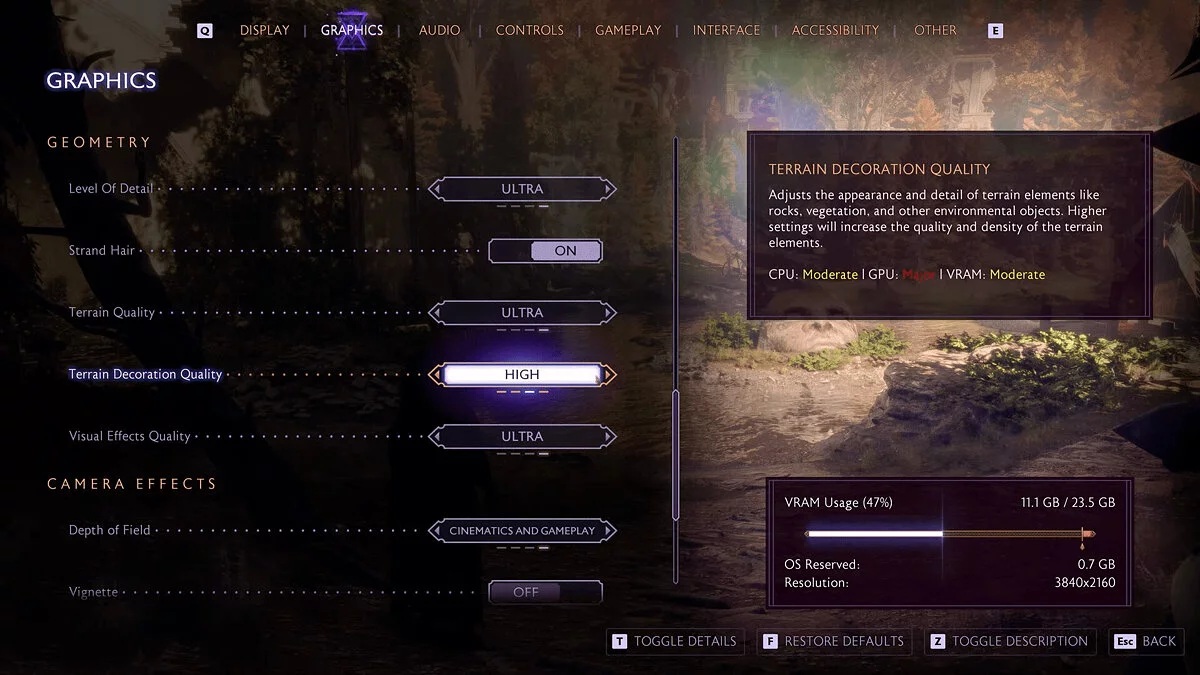Switch to the Display tab
The width and height of the screenshot is (1200, 675).
coord(263,30)
